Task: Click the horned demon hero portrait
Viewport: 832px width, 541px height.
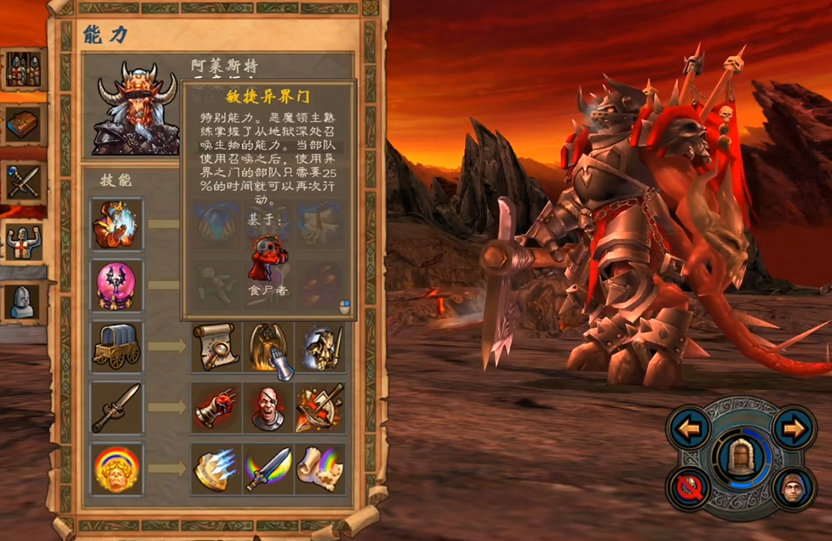Action: coord(135,108)
